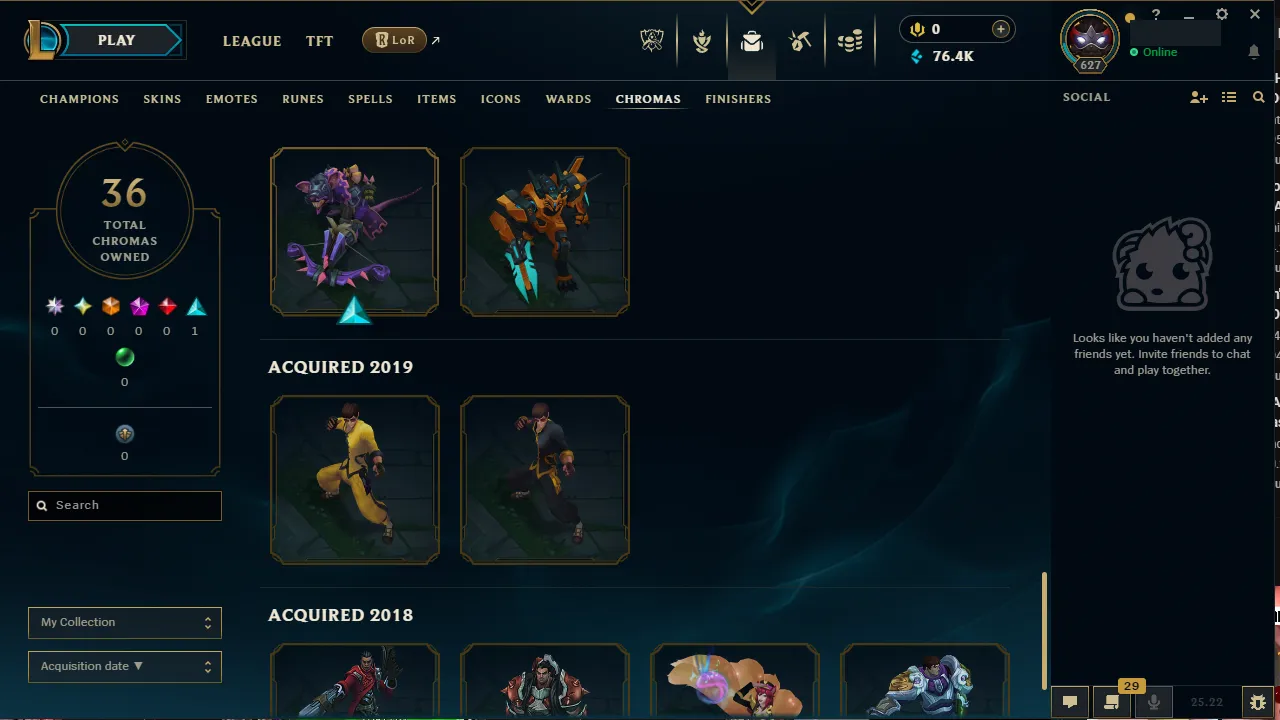Add a friend in the Social panel
This screenshot has width=1280, height=720.
click(1198, 97)
